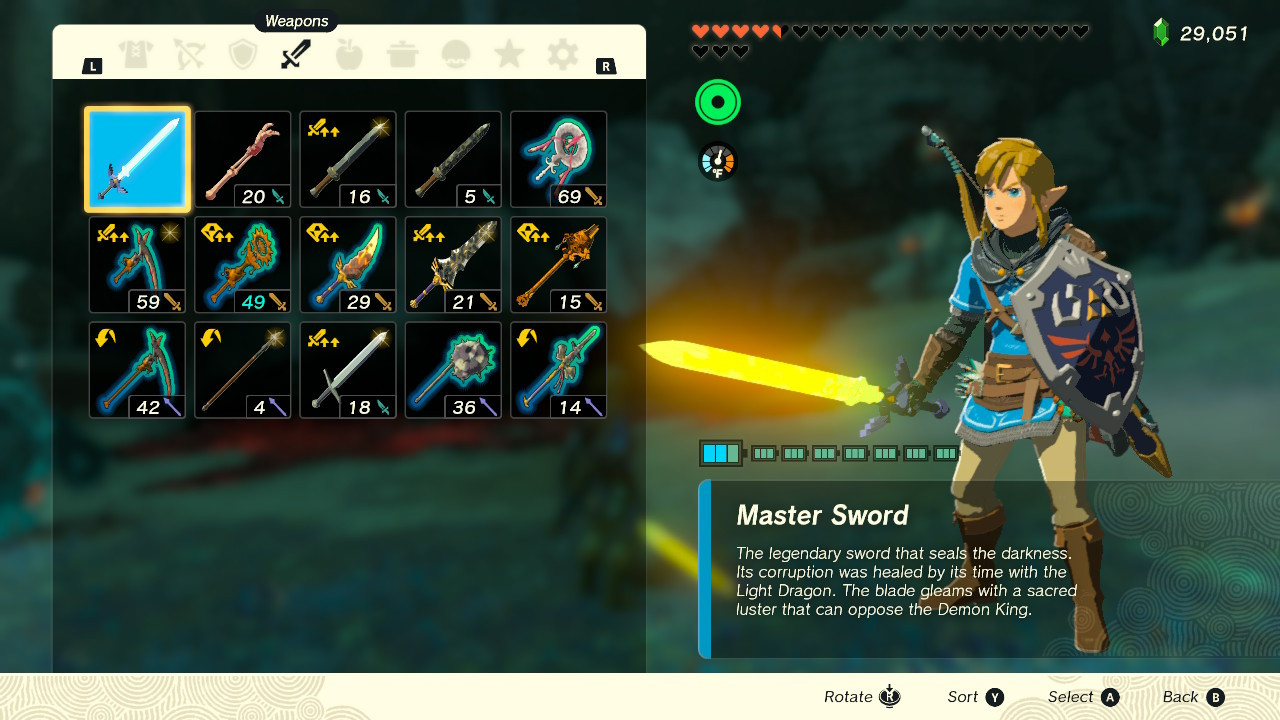The width and height of the screenshot is (1280, 720).
Task: Click the Favorites star tab
Action: [508, 55]
